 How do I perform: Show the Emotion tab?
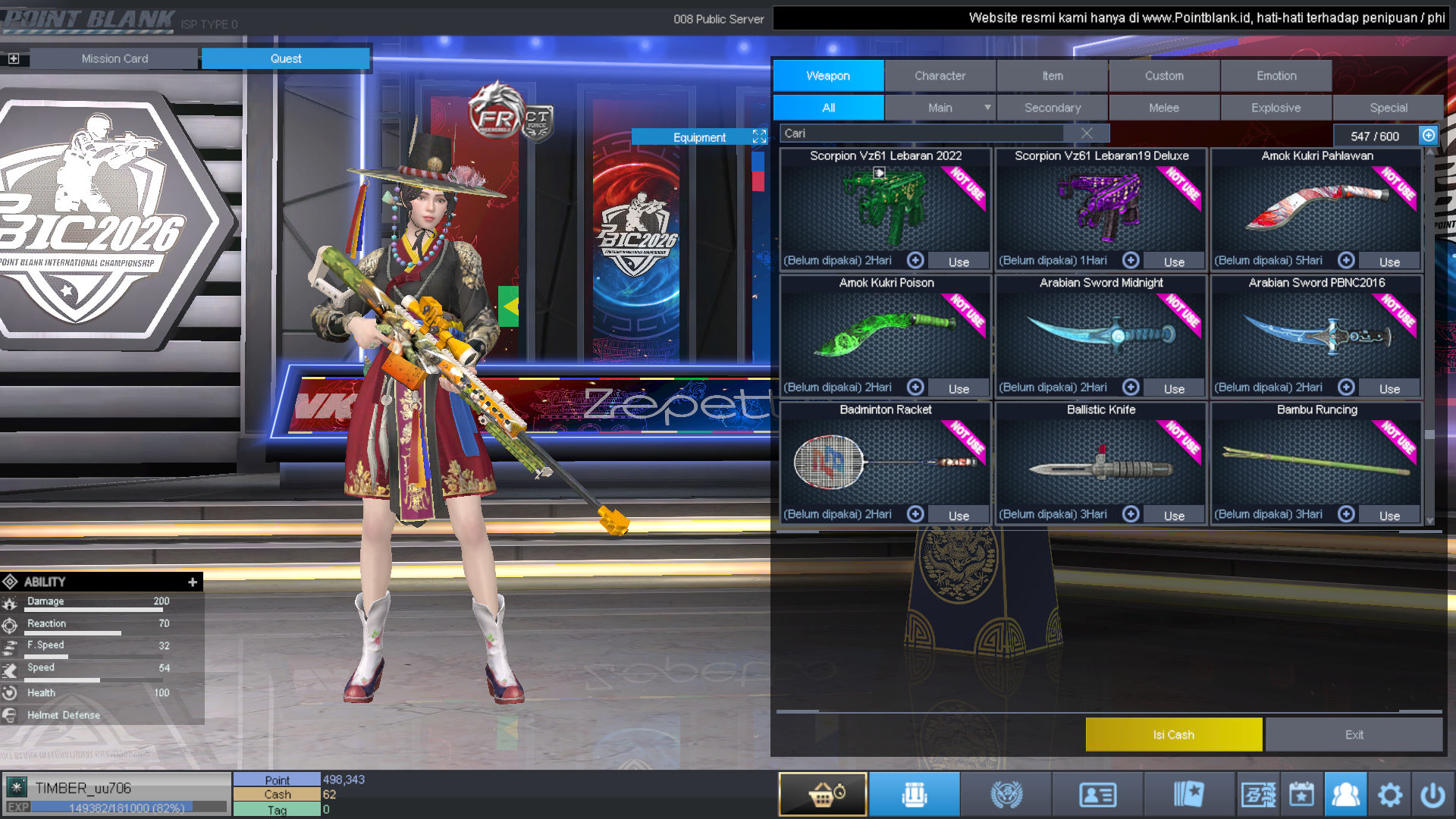tap(1276, 76)
